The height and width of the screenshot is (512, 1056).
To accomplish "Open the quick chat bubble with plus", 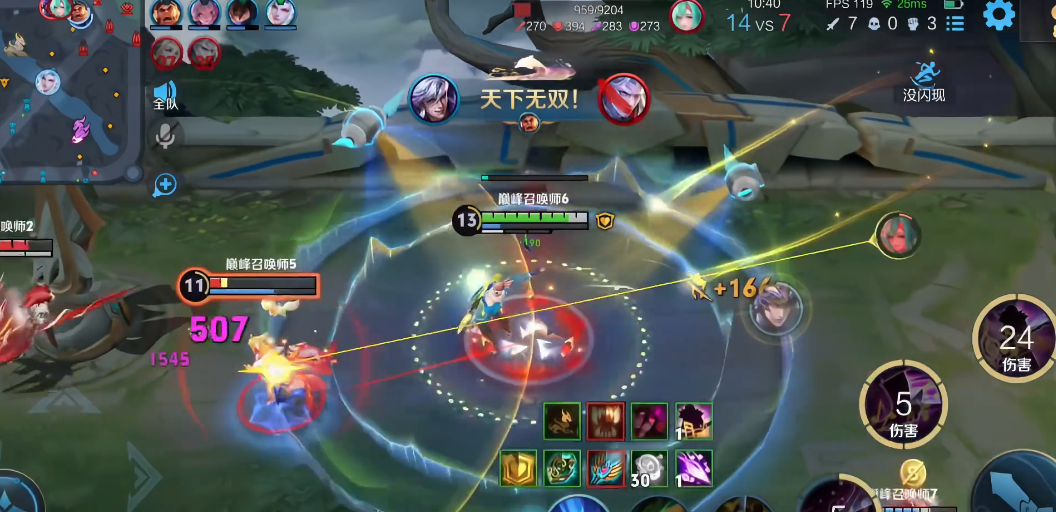I will pyautogui.click(x=165, y=184).
